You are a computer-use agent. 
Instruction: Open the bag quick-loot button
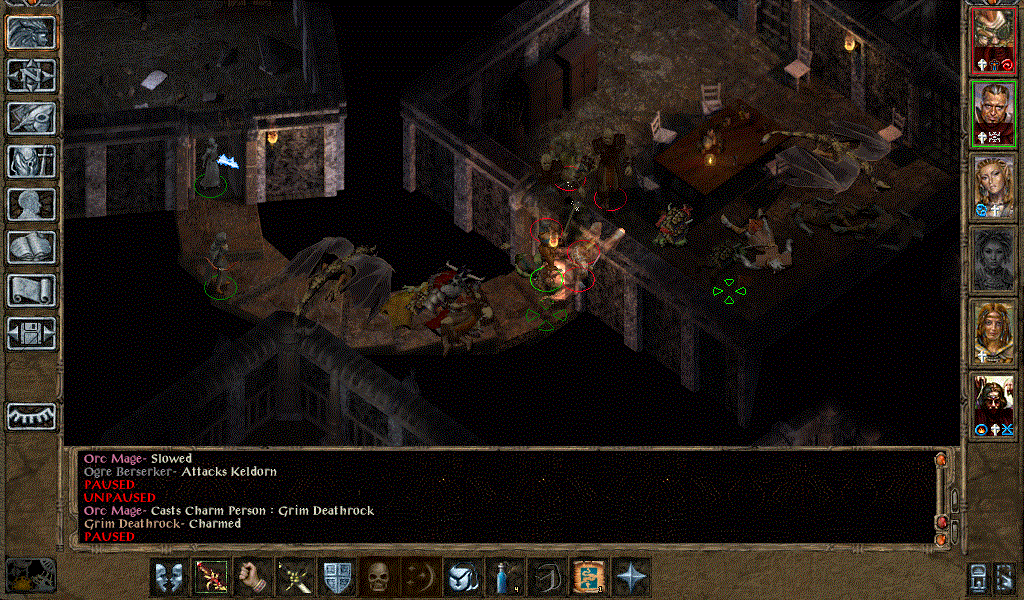463,577
